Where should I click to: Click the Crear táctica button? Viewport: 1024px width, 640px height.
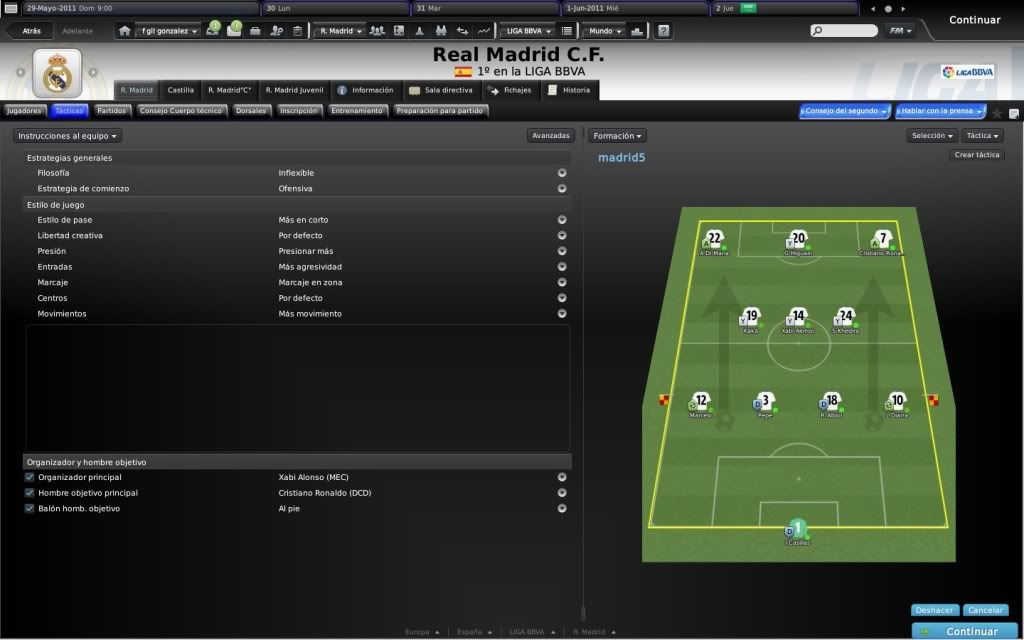pos(977,155)
